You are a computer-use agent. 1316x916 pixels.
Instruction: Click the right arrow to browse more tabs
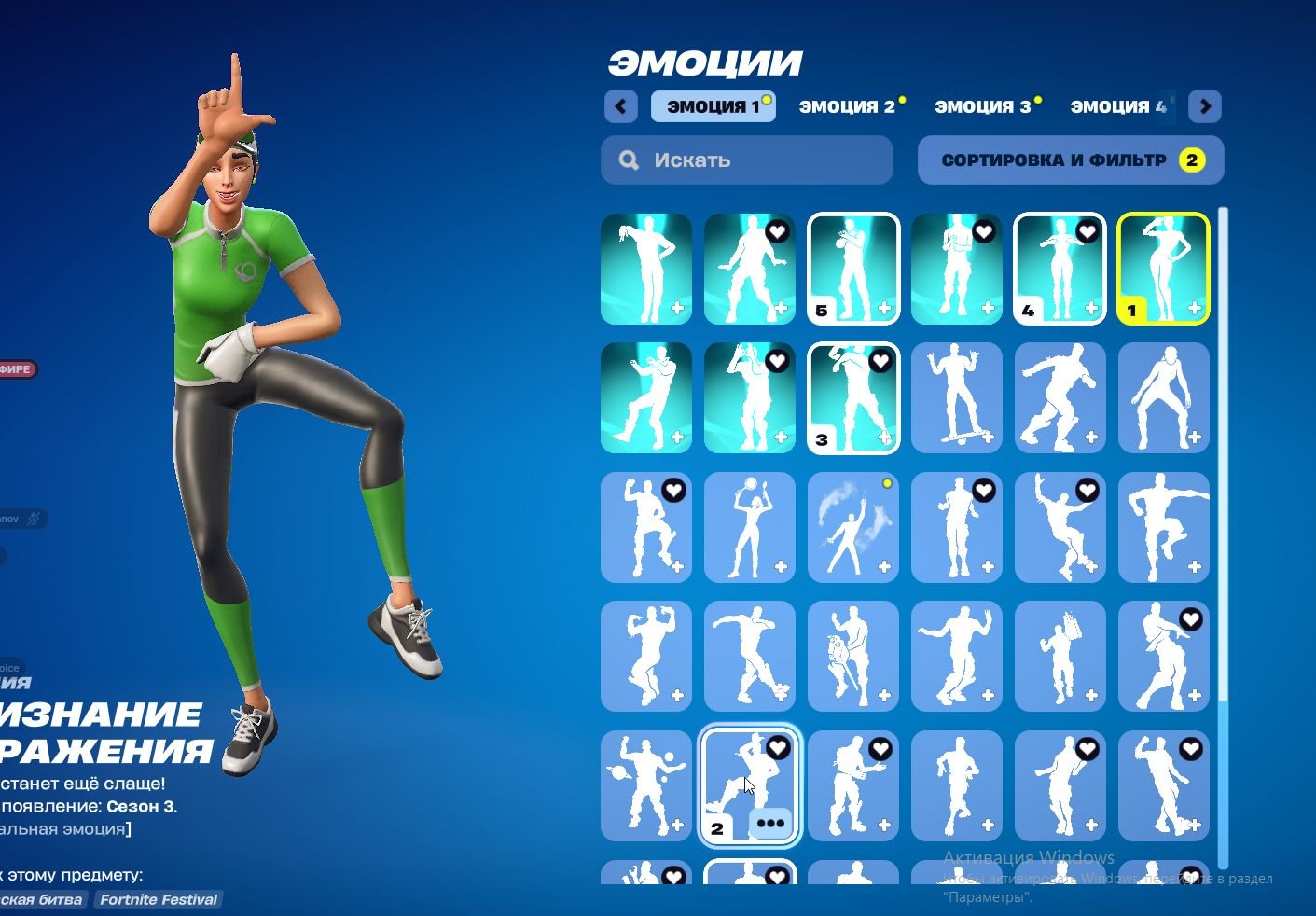[x=1205, y=106]
